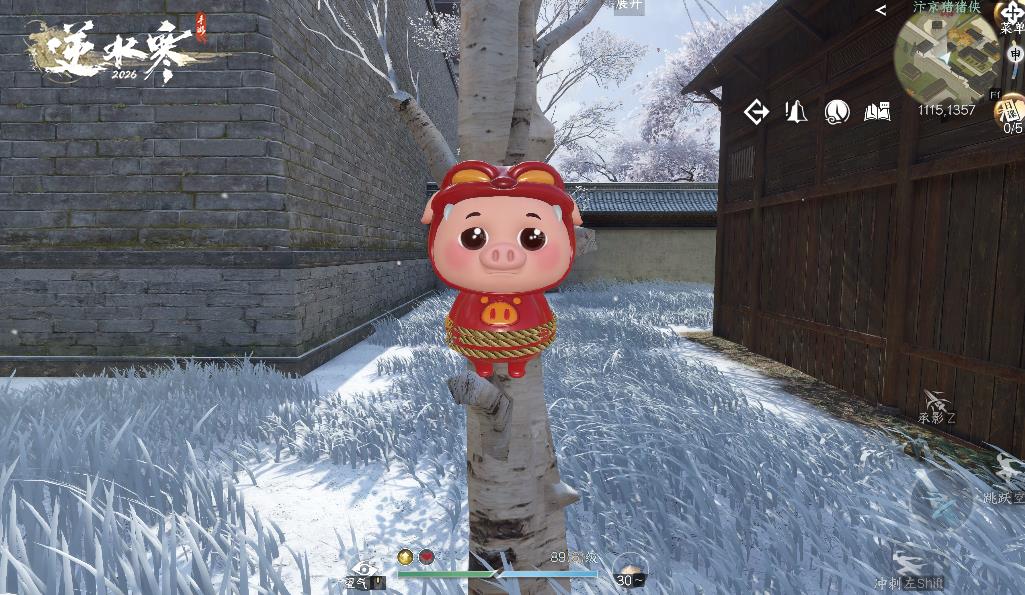Activate the 承影 sword skill
1025x595 pixels.
(937, 404)
